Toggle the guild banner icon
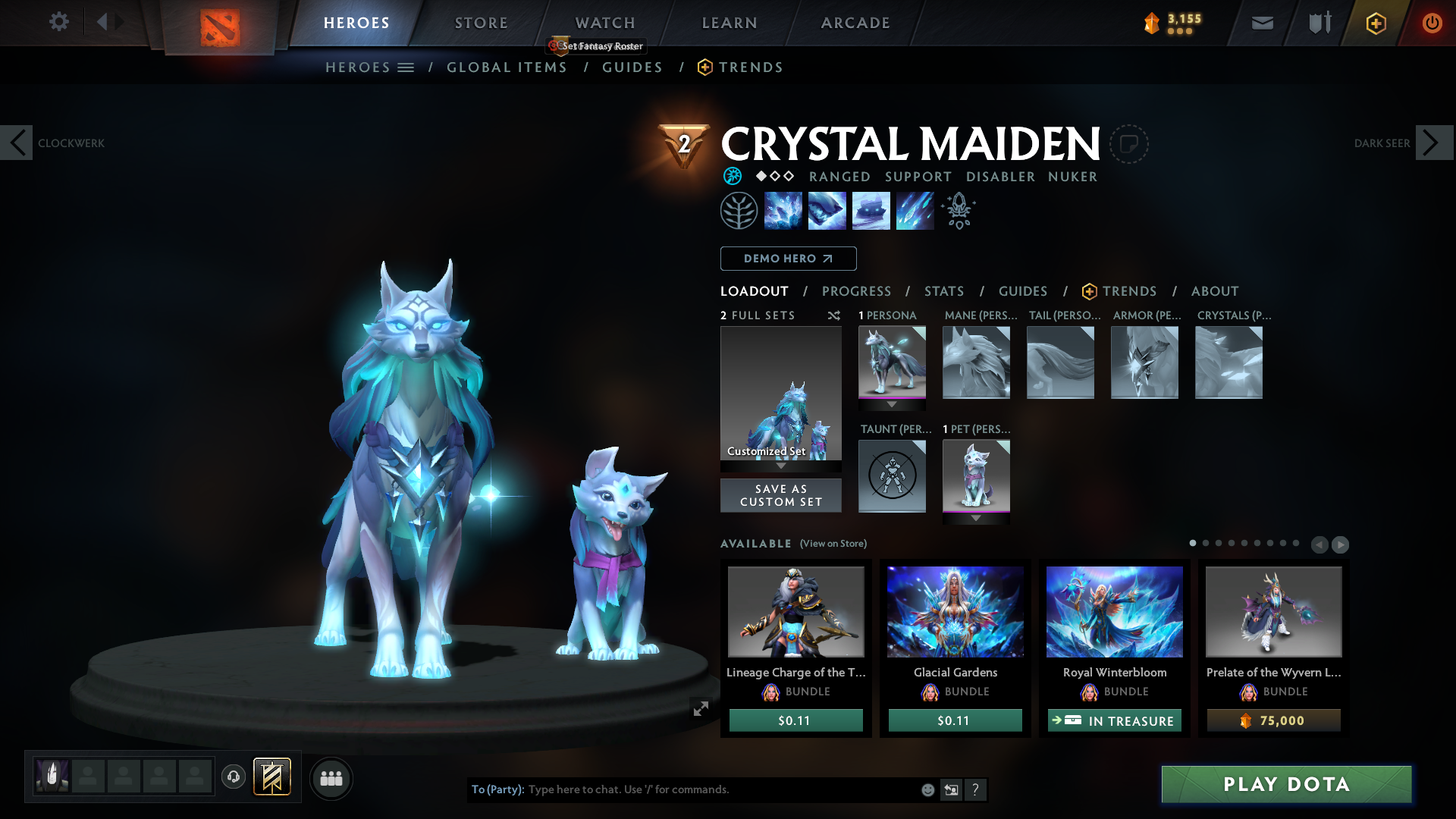The image size is (1456, 819). 273,777
